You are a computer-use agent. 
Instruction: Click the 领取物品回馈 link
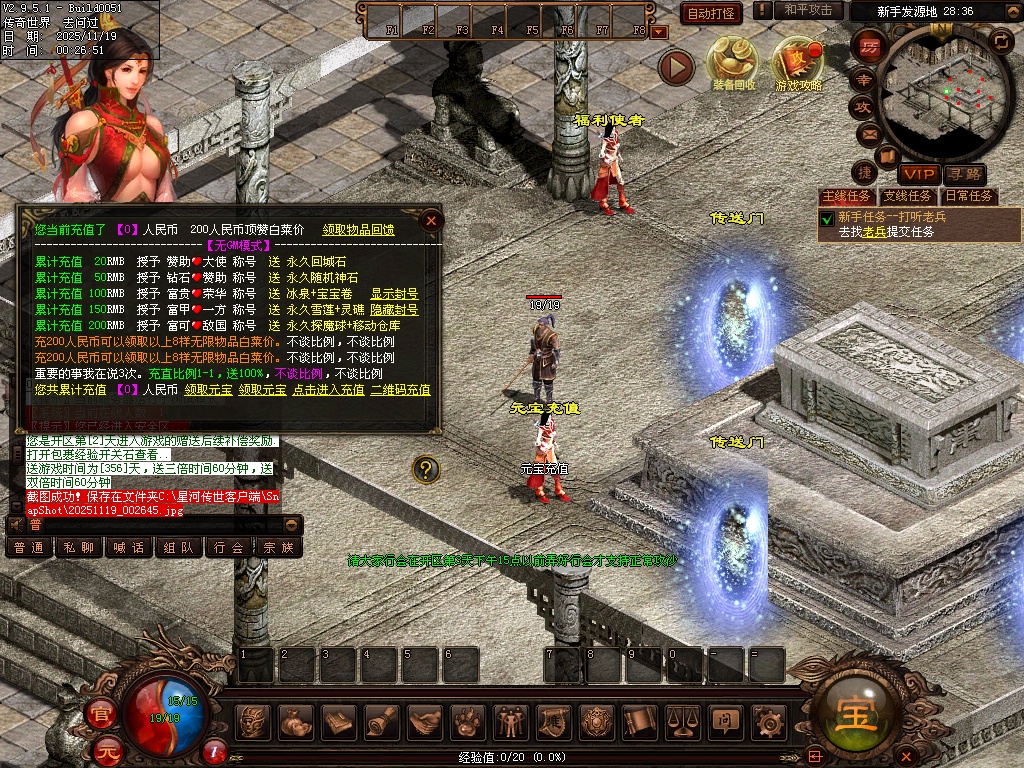(358, 230)
